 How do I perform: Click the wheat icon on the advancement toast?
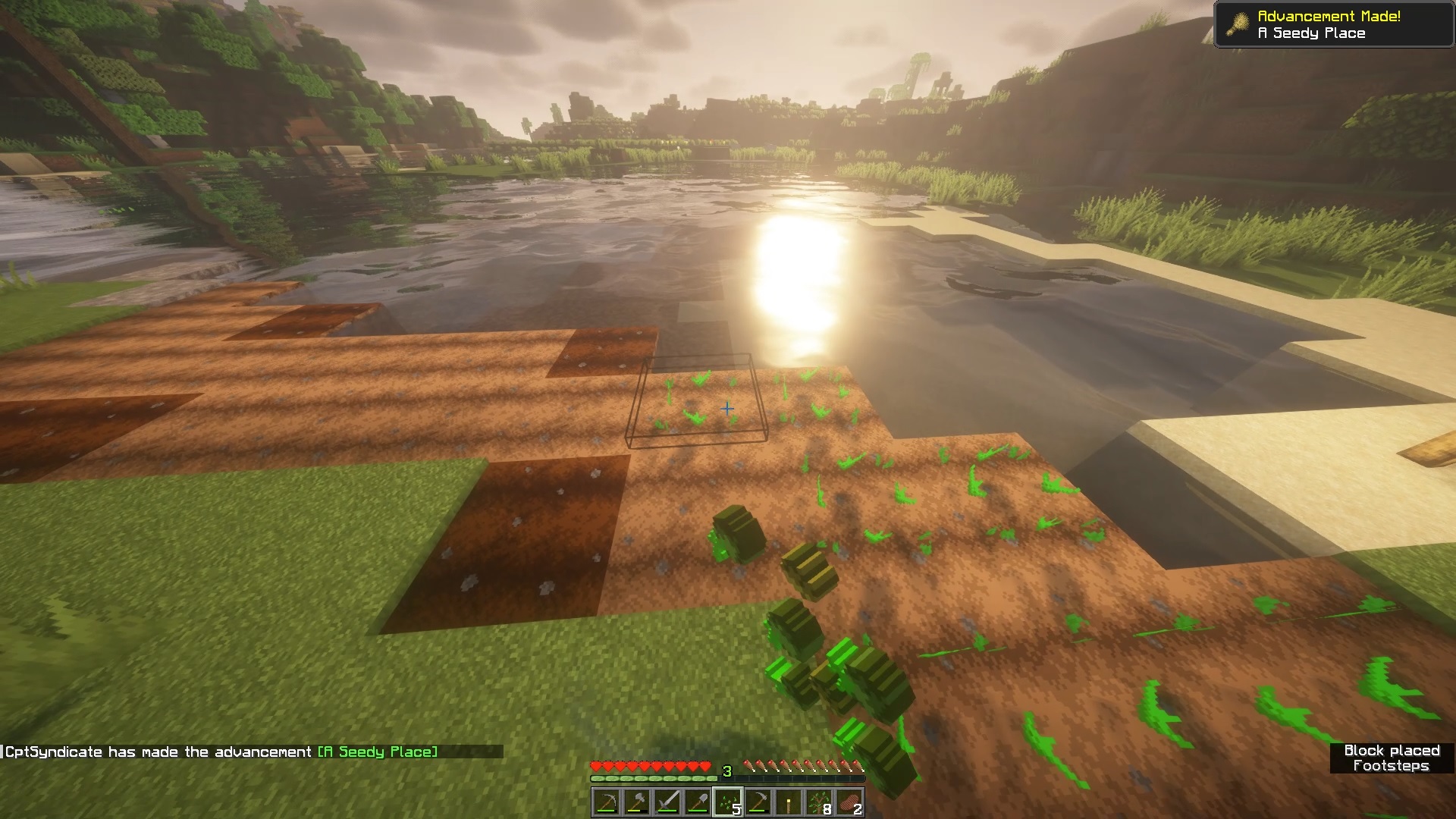(x=1237, y=24)
